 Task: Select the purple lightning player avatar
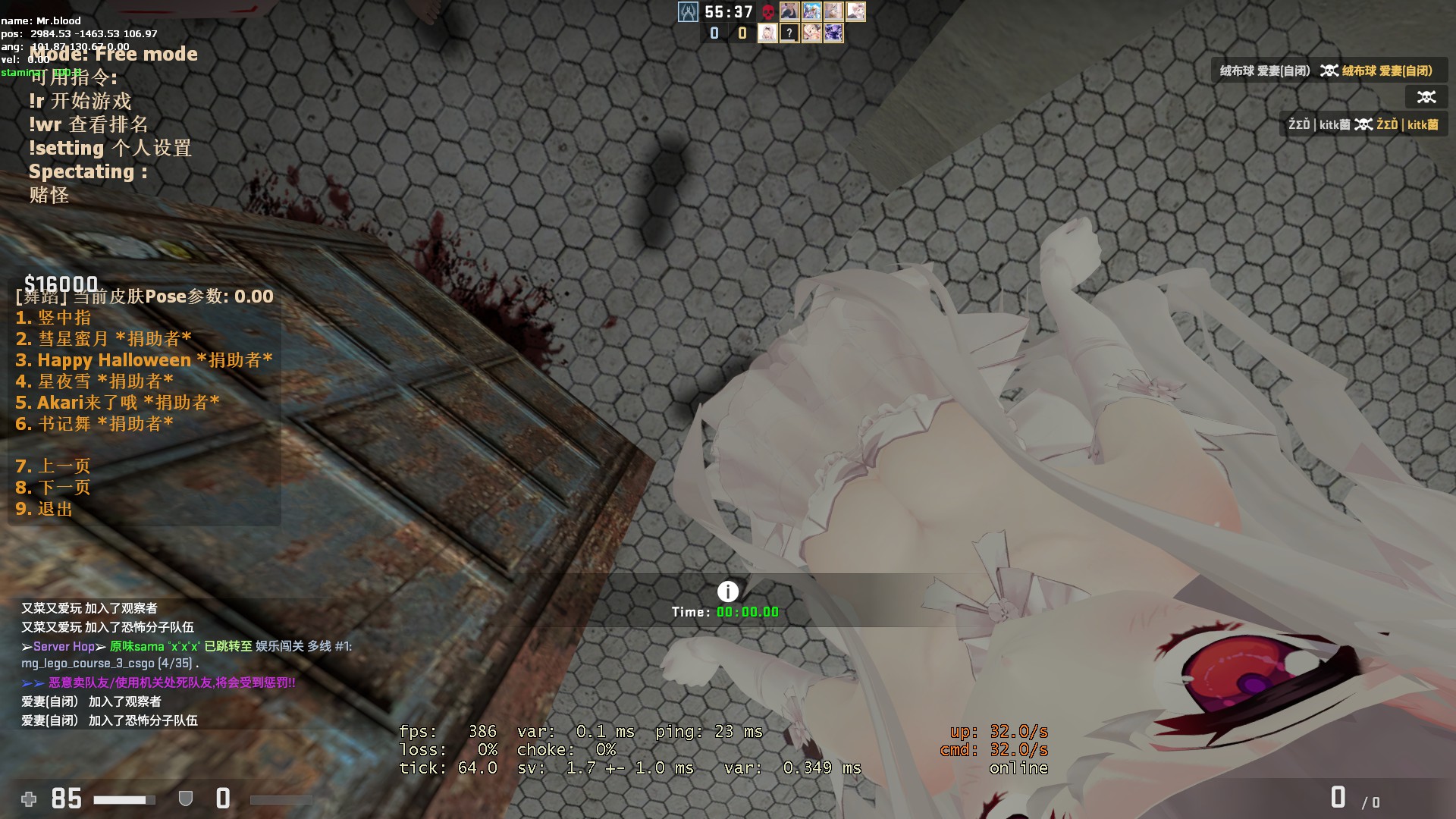(833, 33)
